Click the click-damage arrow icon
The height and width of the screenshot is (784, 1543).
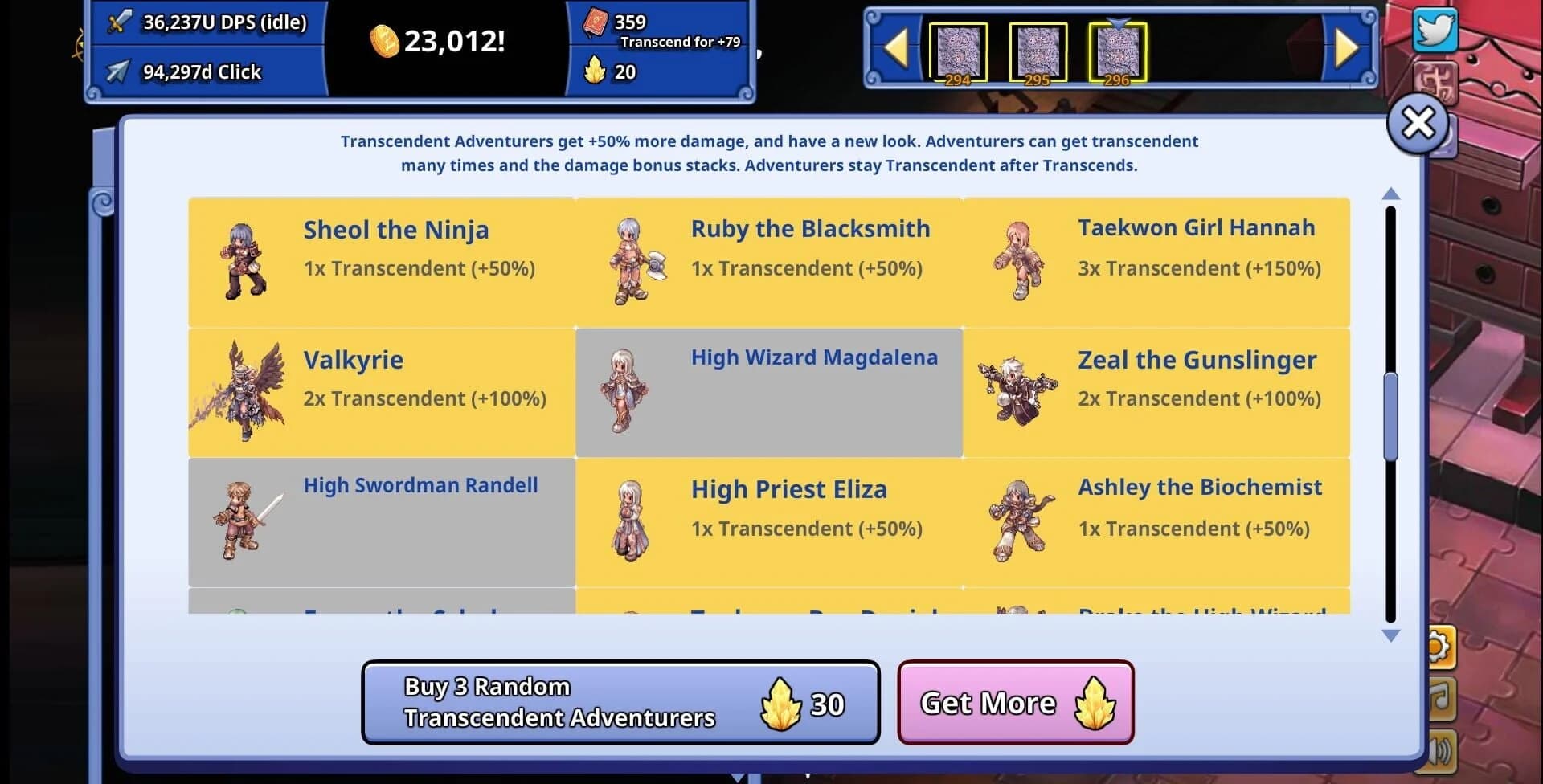pyautogui.click(x=120, y=71)
